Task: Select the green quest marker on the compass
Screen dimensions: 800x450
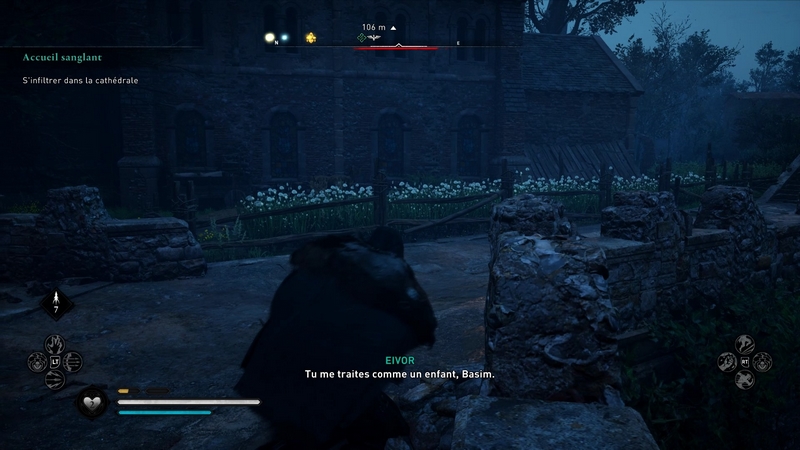Action: tap(363, 38)
